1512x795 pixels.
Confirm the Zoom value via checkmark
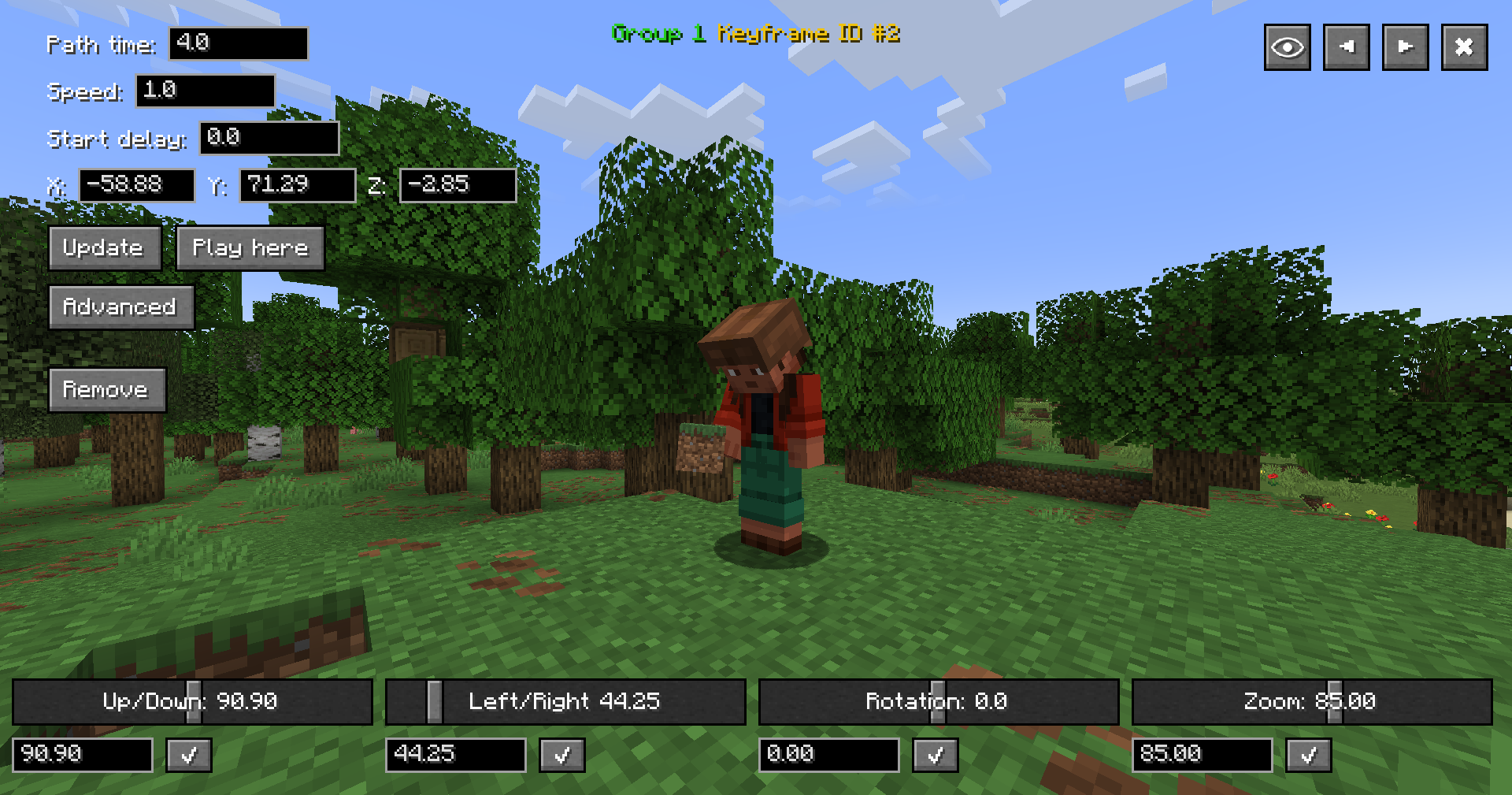1308,755
